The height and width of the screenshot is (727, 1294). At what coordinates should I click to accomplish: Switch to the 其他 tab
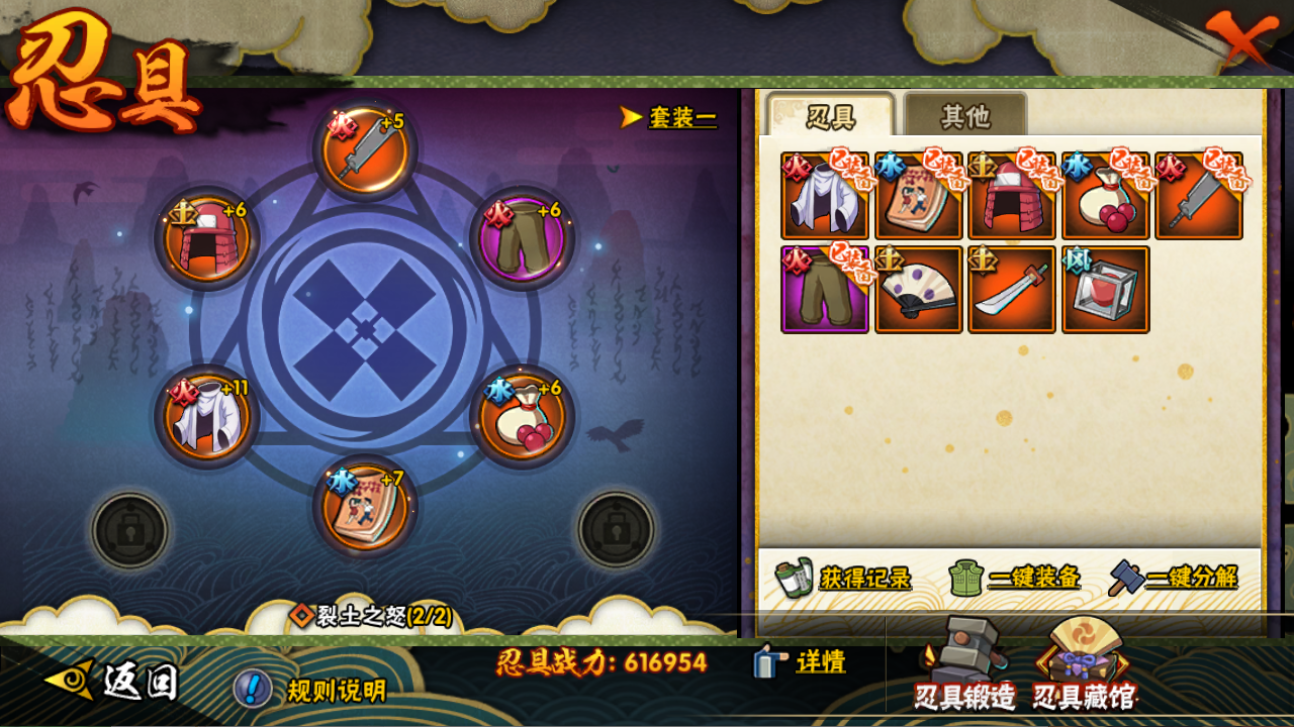point(964,116)
